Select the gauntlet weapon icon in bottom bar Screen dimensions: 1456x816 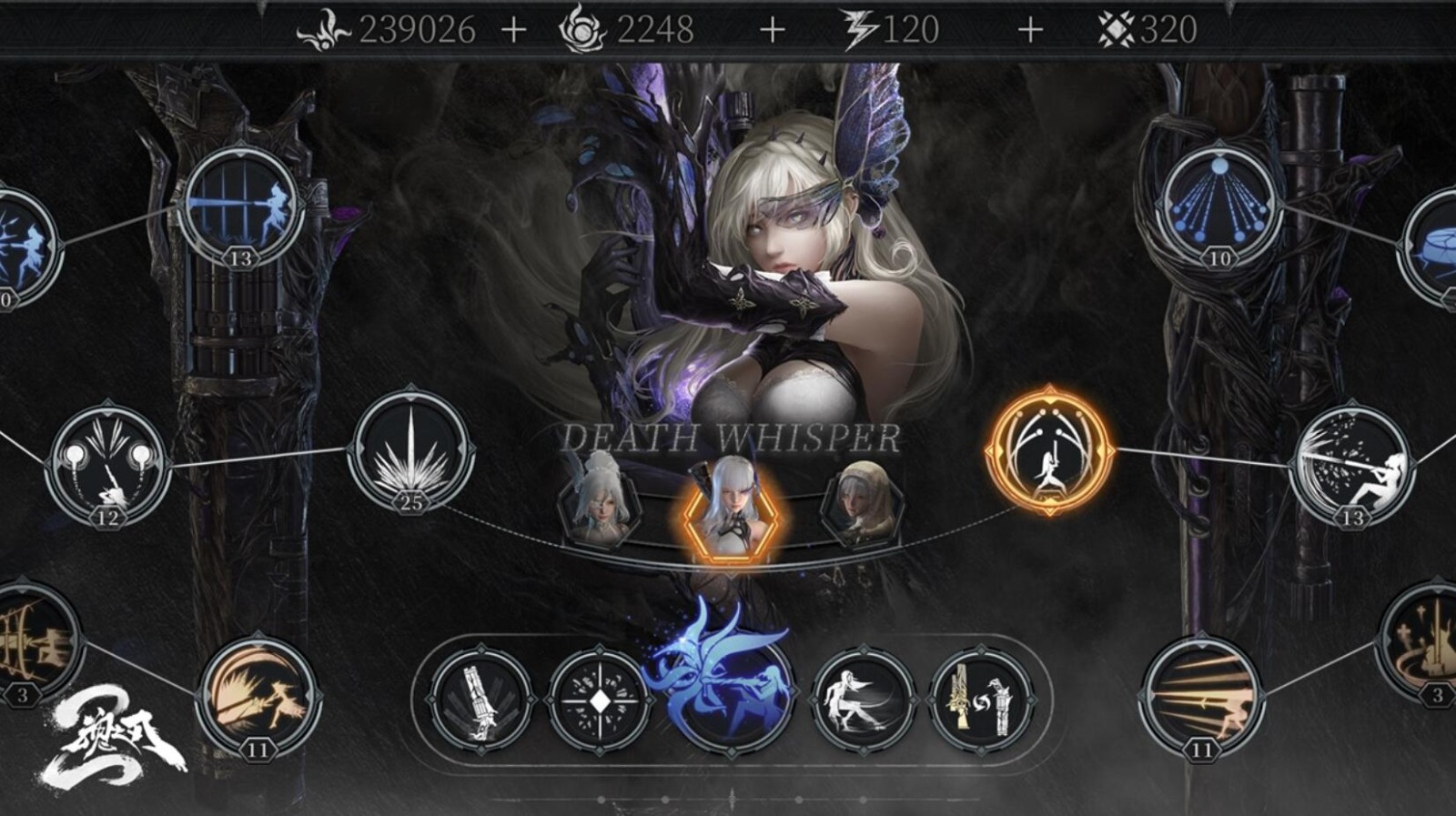coord(480,700)
